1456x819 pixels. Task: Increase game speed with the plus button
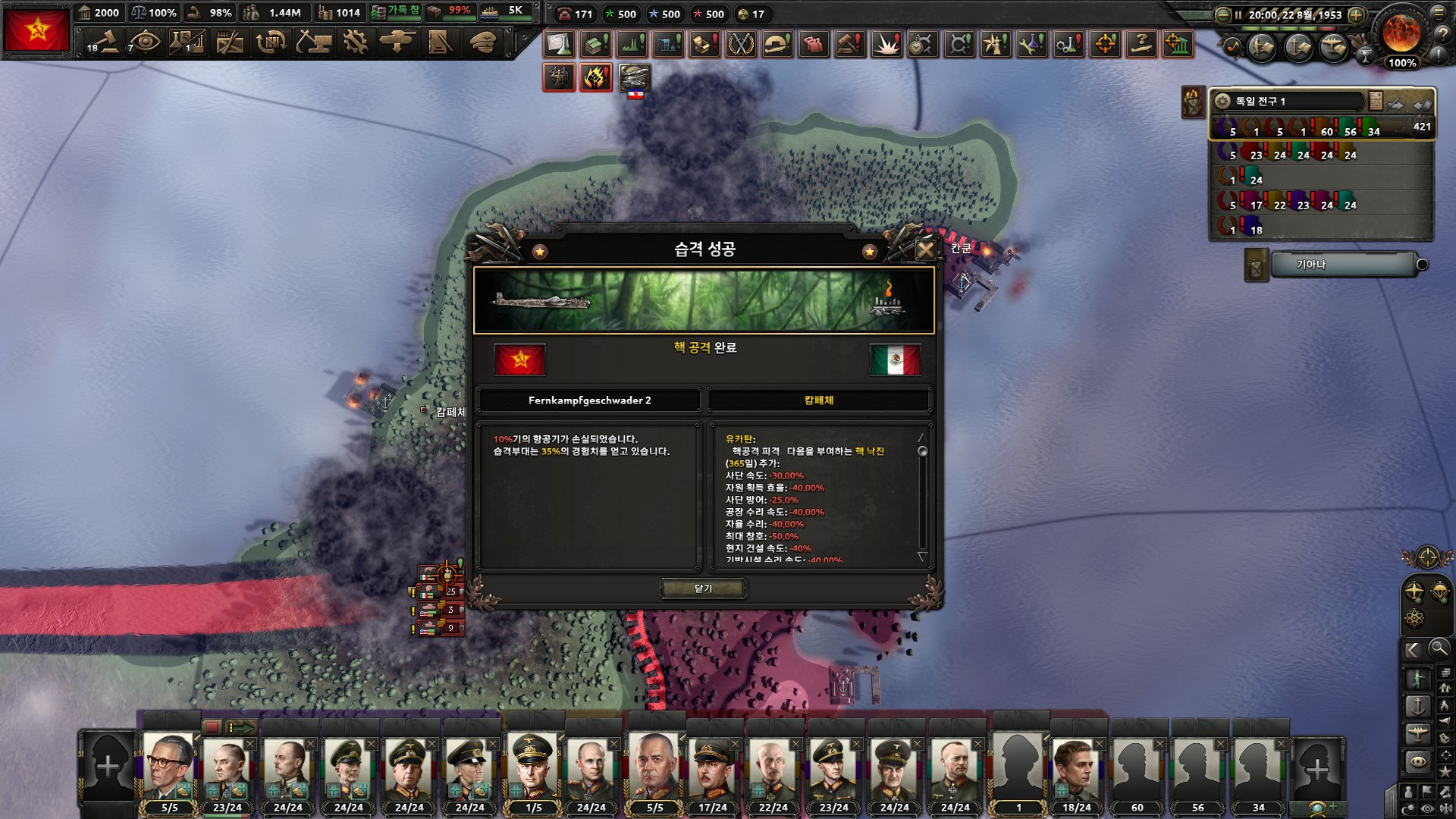tap(1357, 14)
